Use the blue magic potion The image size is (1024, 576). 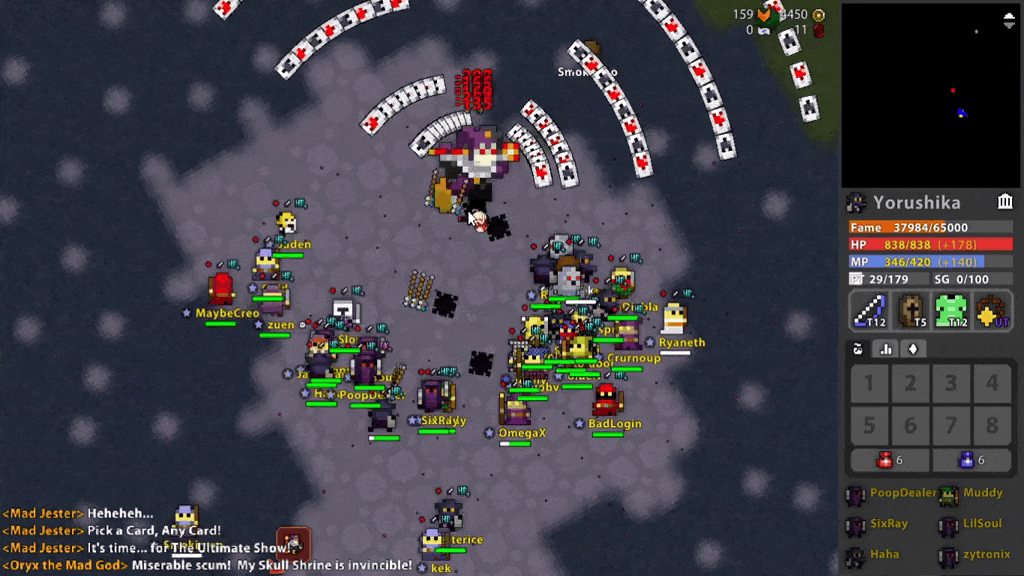click(x=971, y=460)
